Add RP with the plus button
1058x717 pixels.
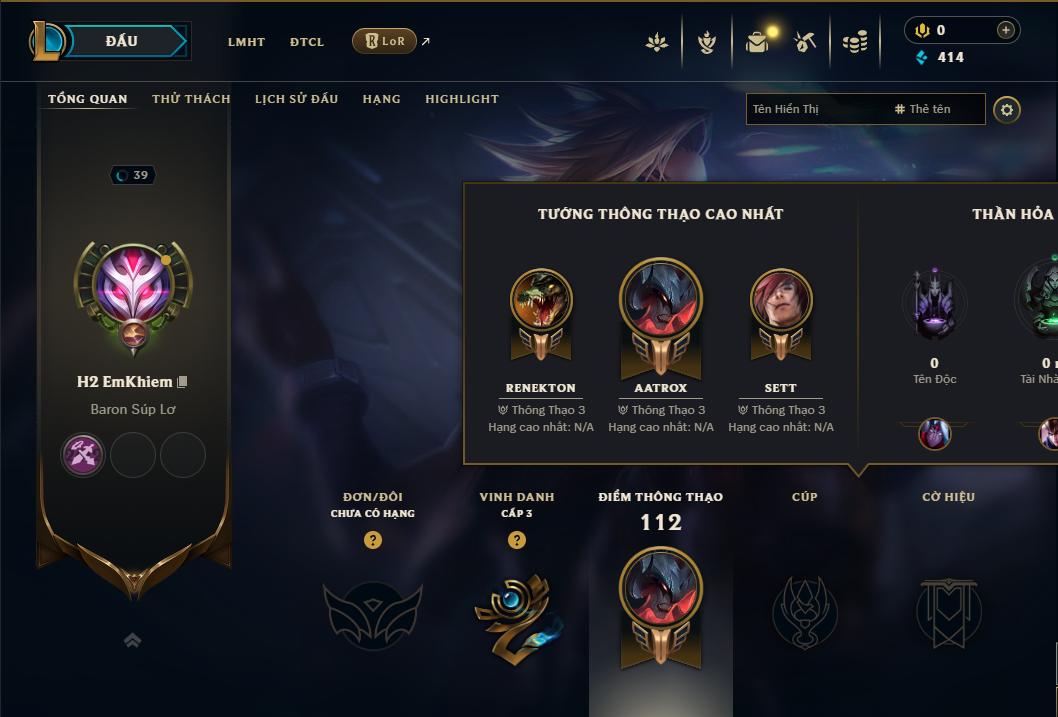click(1006, 31)
